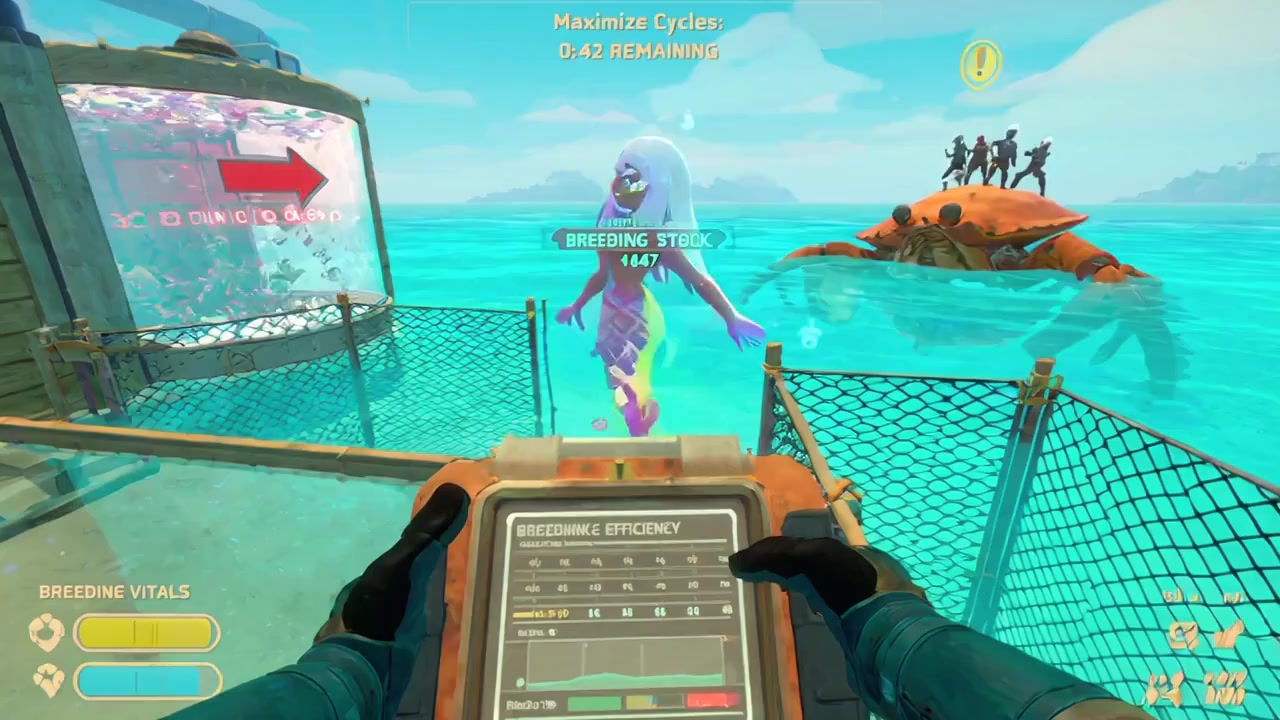Tap the red arrow sign on the tank
Image resolution: width=1280 pixels, height=720 pixels.
270,177
